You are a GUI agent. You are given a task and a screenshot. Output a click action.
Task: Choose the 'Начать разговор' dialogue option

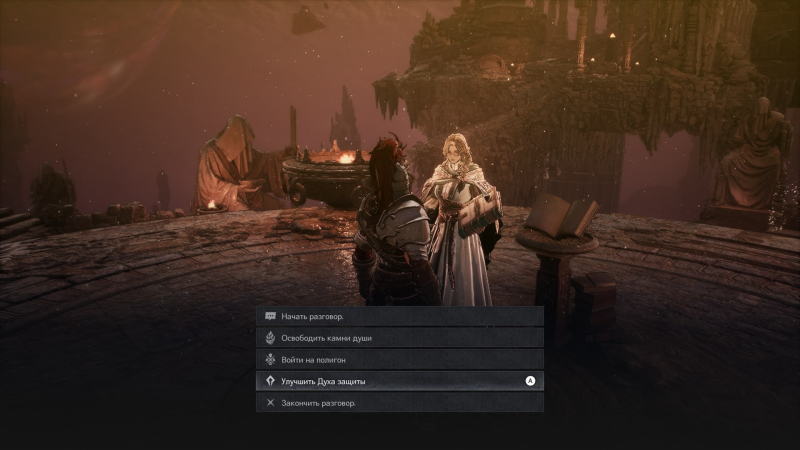coord(400,316)
